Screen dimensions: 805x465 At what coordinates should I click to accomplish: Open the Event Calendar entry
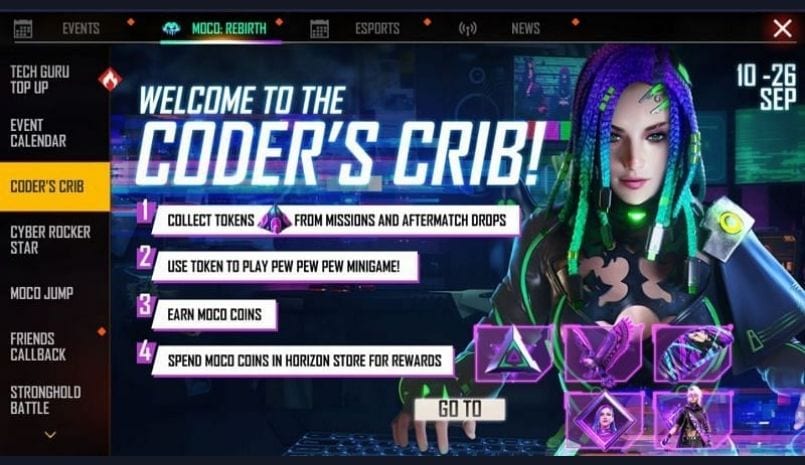(50, 133)
